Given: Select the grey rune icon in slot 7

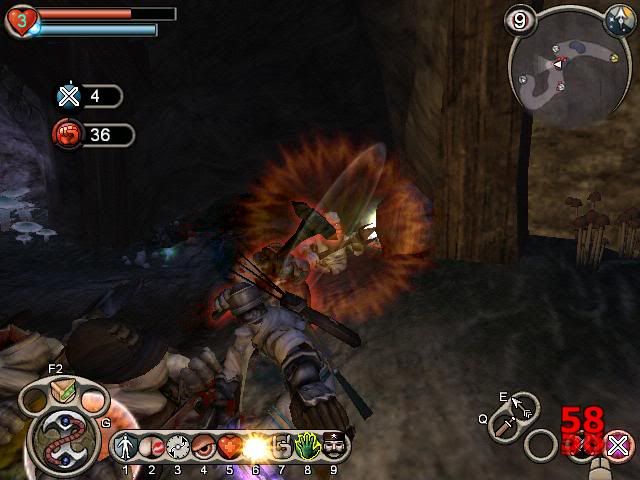Looking at the screenshot, I should (x=281, y=446).
